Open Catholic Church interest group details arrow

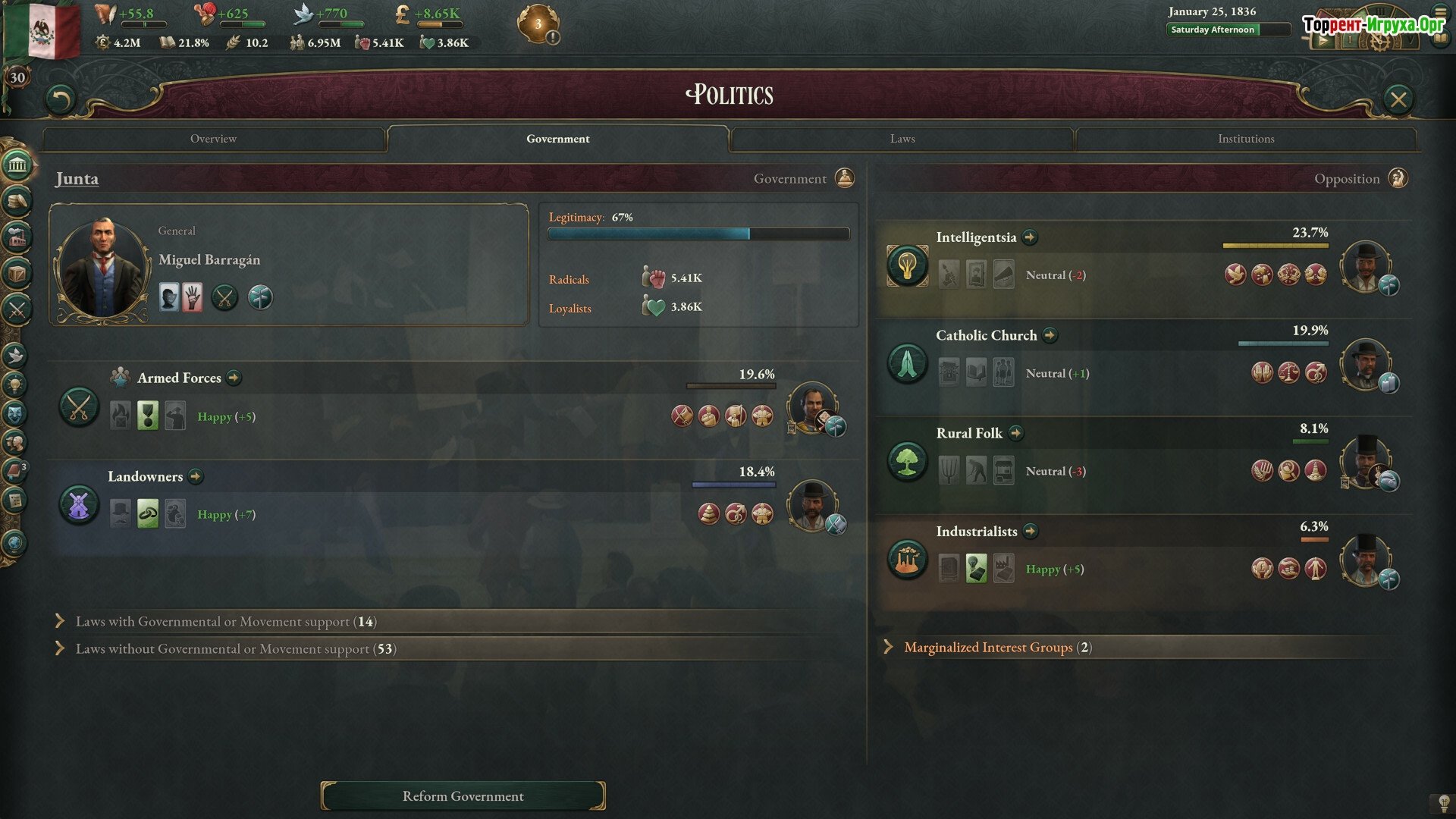(1050, 335)
